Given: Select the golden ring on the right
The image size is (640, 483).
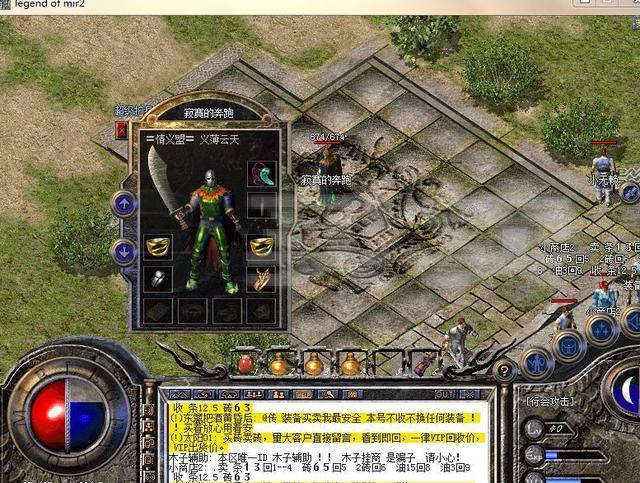Looking at the screenshot, I should point(262,279).
